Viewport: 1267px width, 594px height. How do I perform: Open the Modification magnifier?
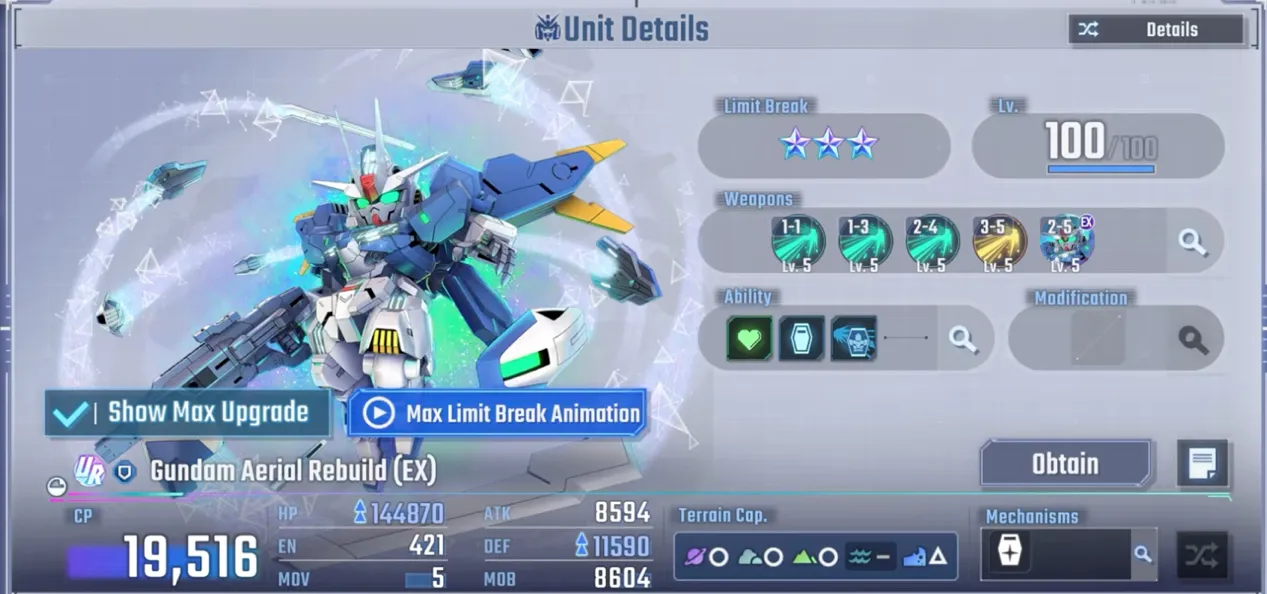point(1192,339)
